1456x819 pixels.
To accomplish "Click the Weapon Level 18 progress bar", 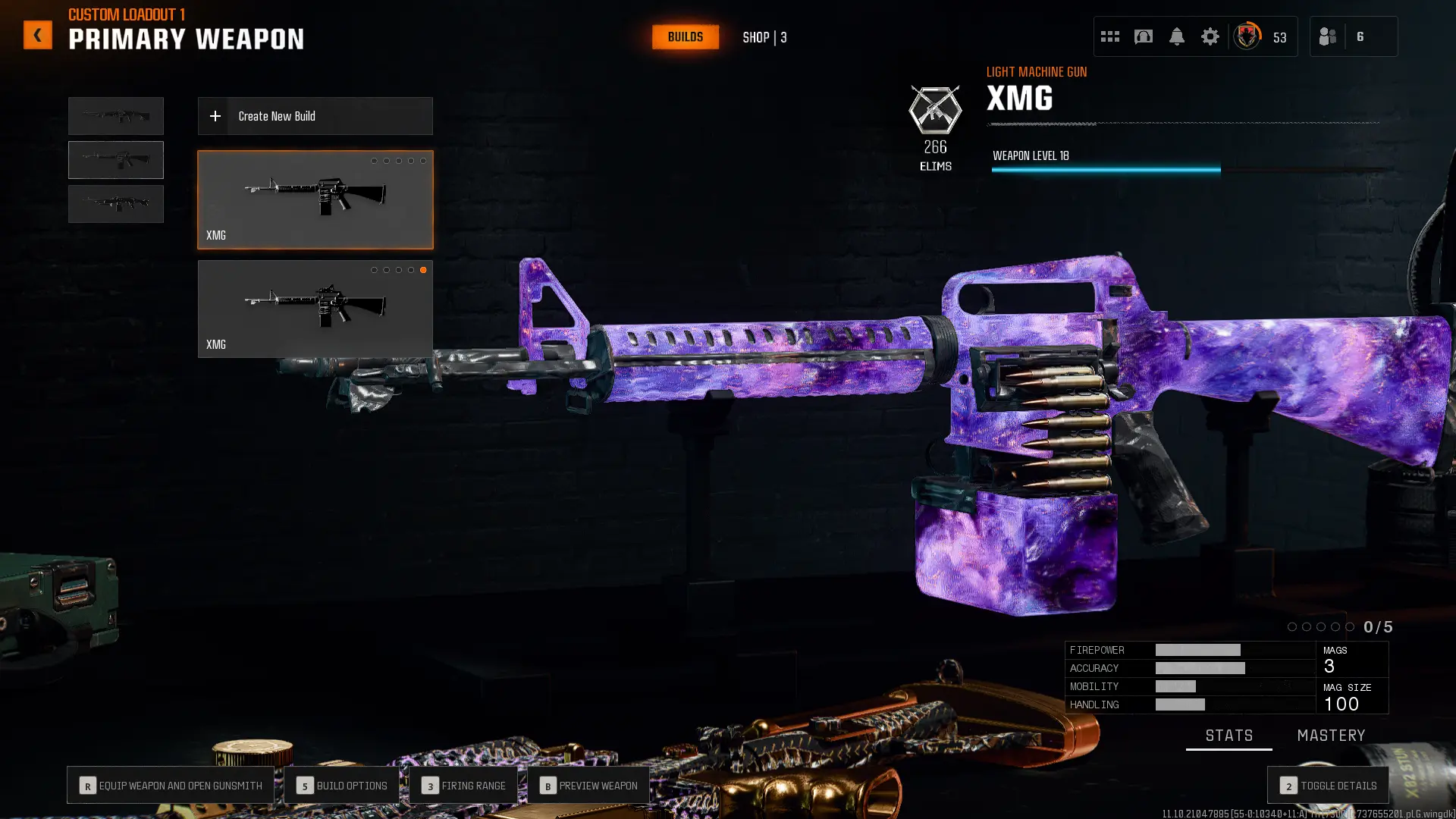I will (x=1106, y=169).
